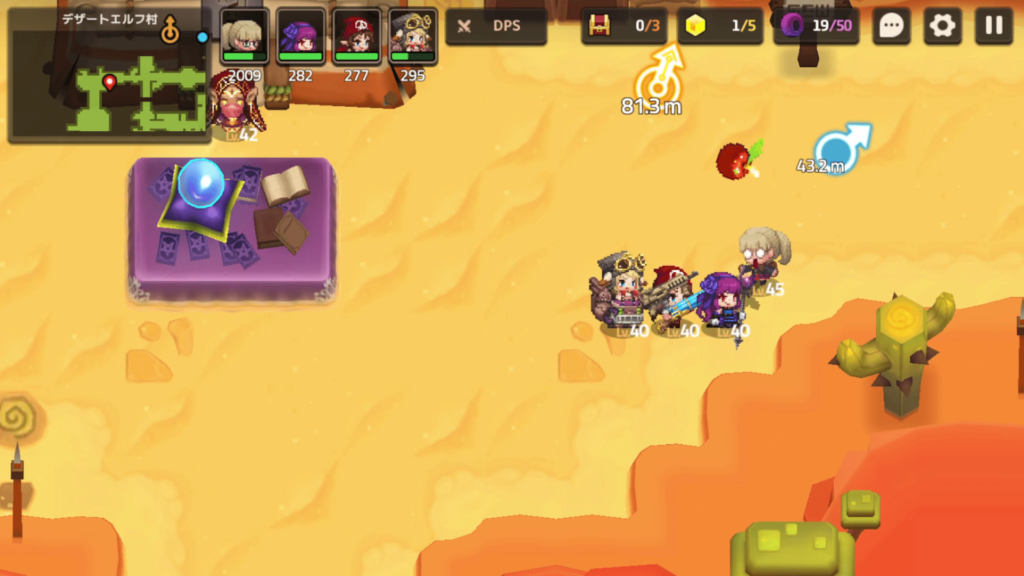Toggle the DPS meter button
This screenshot has width=1024, height=576.
pos(496,26)
